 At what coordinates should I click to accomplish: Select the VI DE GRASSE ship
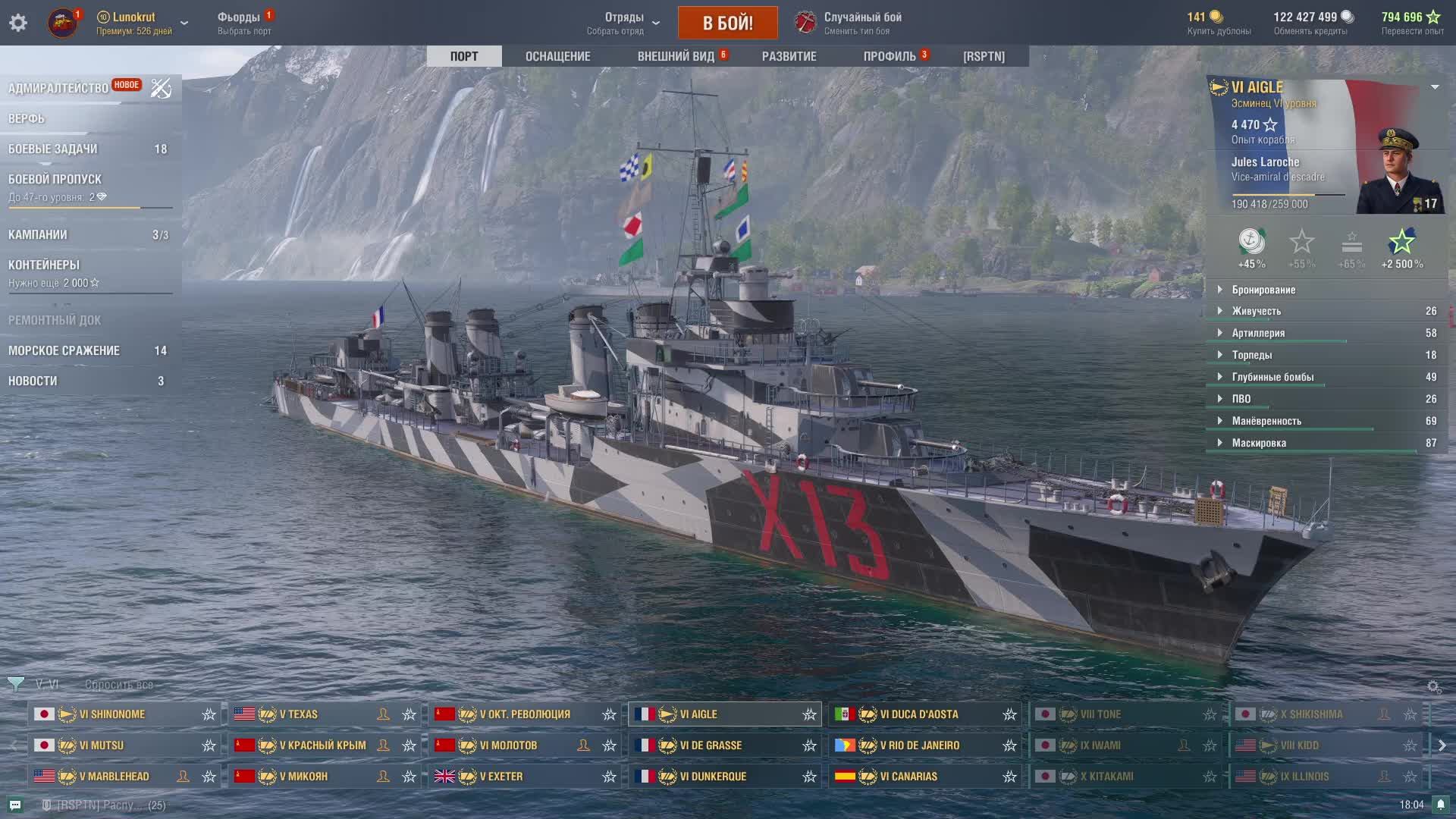711,745
